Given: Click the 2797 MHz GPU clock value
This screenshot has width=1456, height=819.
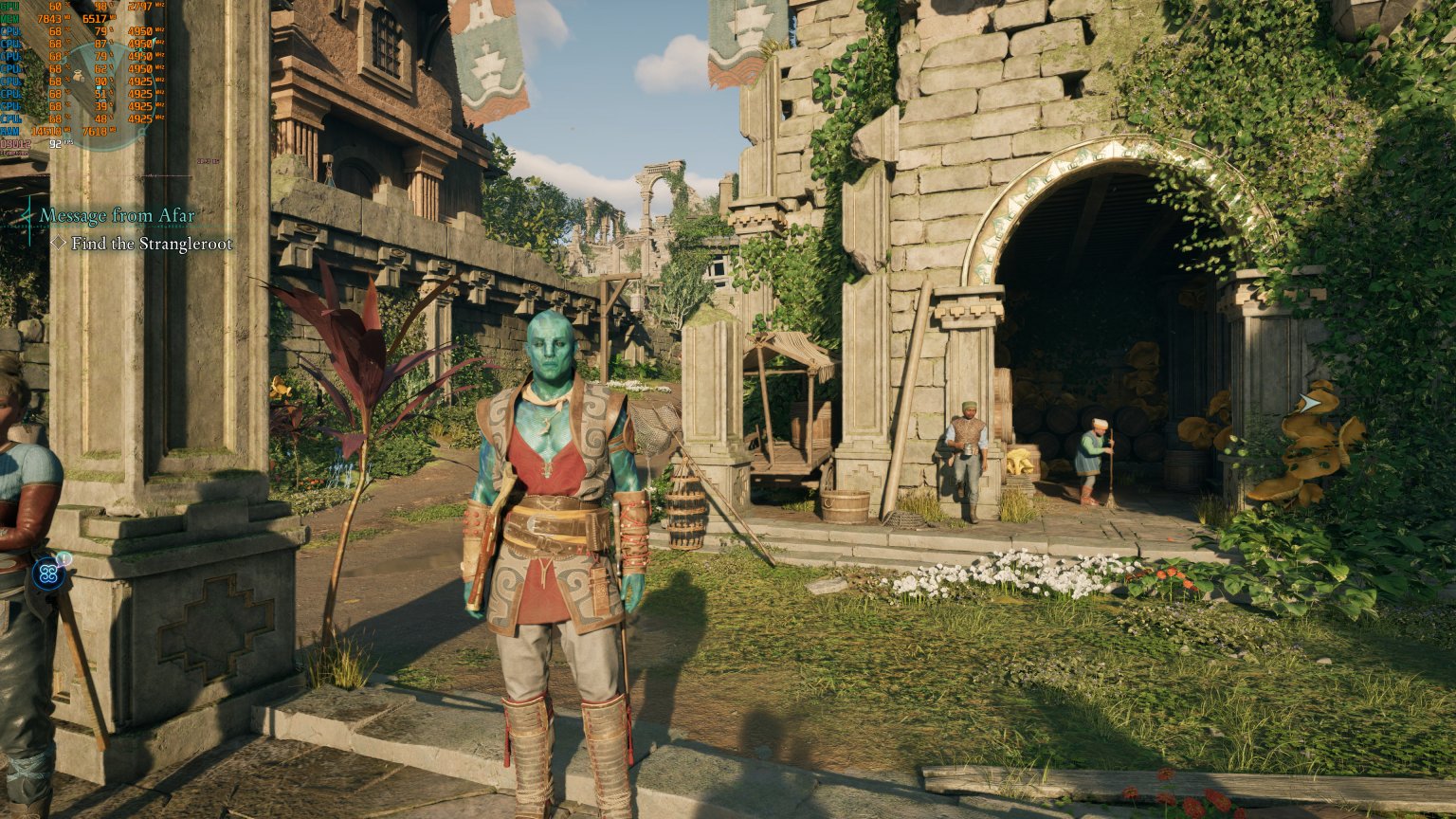Looking at the screenshot, I should tap(140, 7).
